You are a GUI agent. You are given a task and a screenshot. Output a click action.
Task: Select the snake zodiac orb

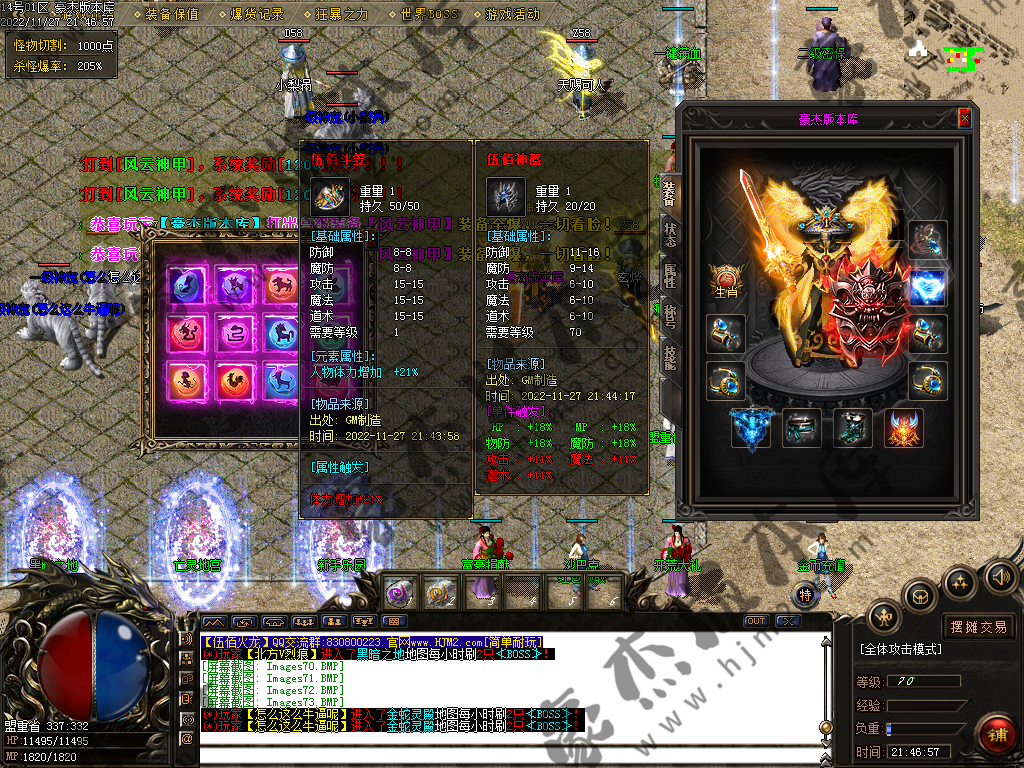[x=234, y=332]
